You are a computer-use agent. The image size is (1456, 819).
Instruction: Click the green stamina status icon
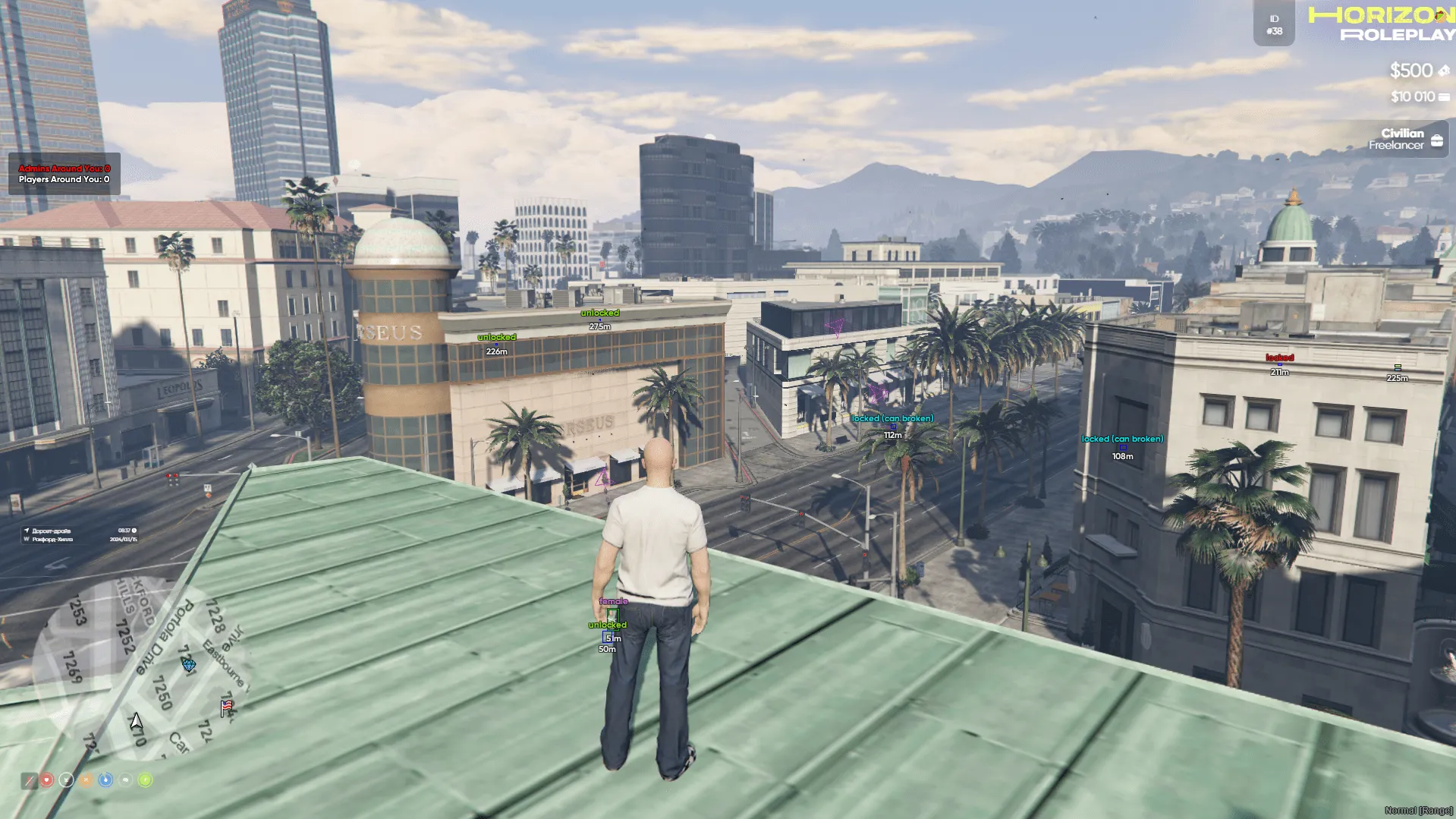145,780
